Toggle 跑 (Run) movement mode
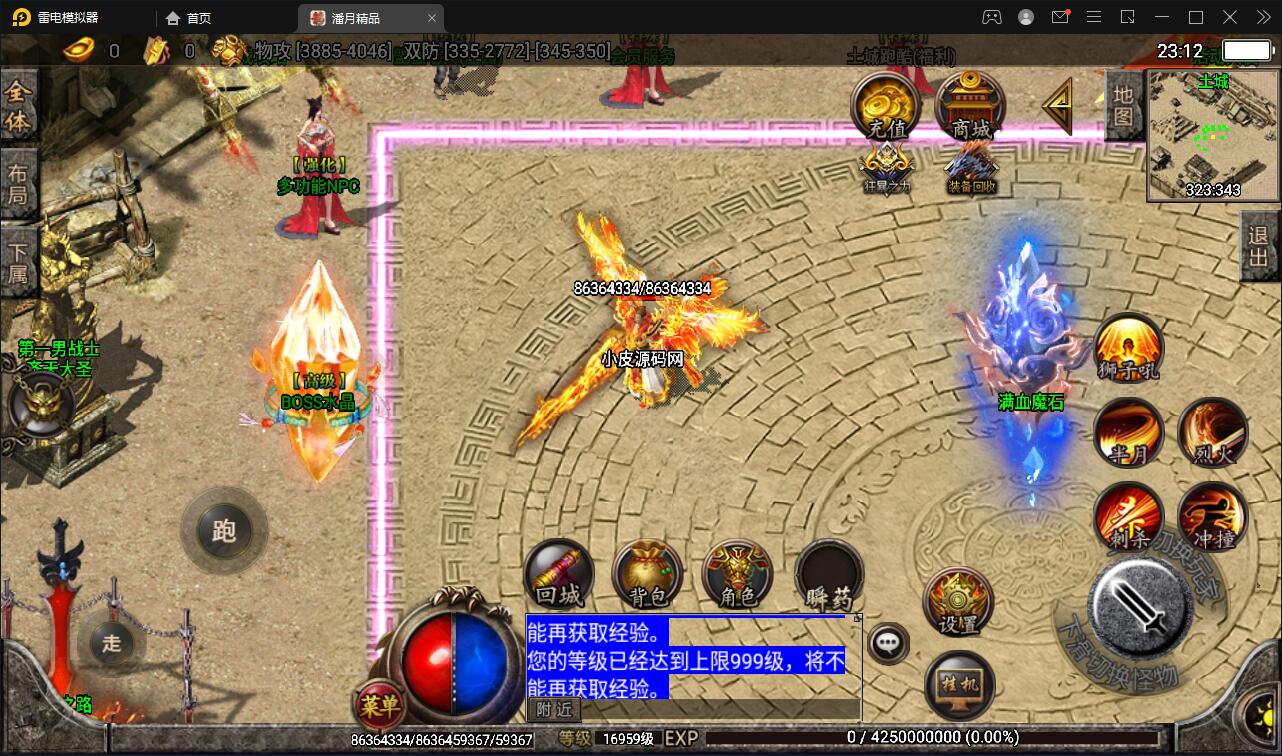This screenshot has height=756, width=1282. pos(224,531)
